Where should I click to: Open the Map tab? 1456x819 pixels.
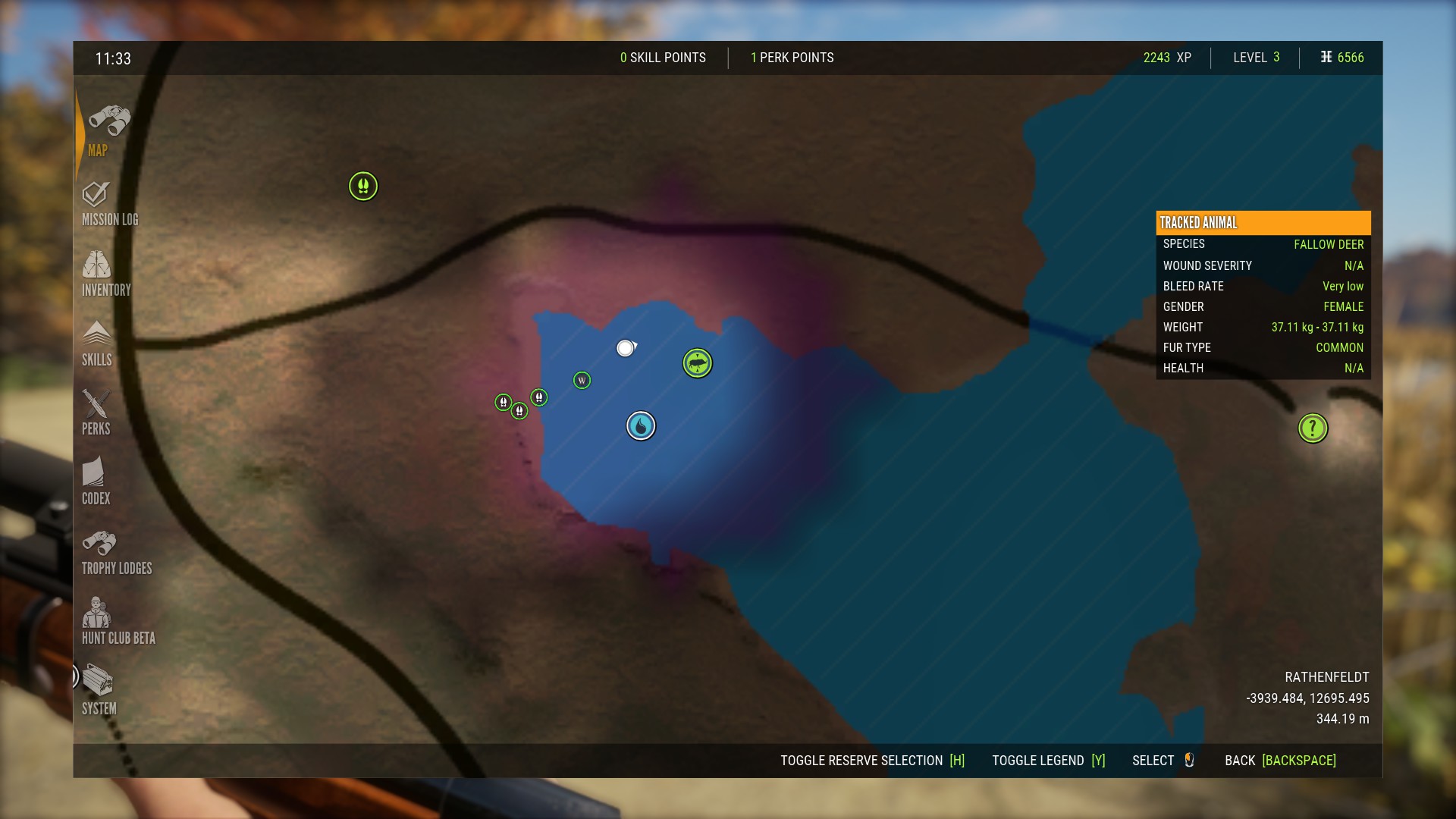108,130
